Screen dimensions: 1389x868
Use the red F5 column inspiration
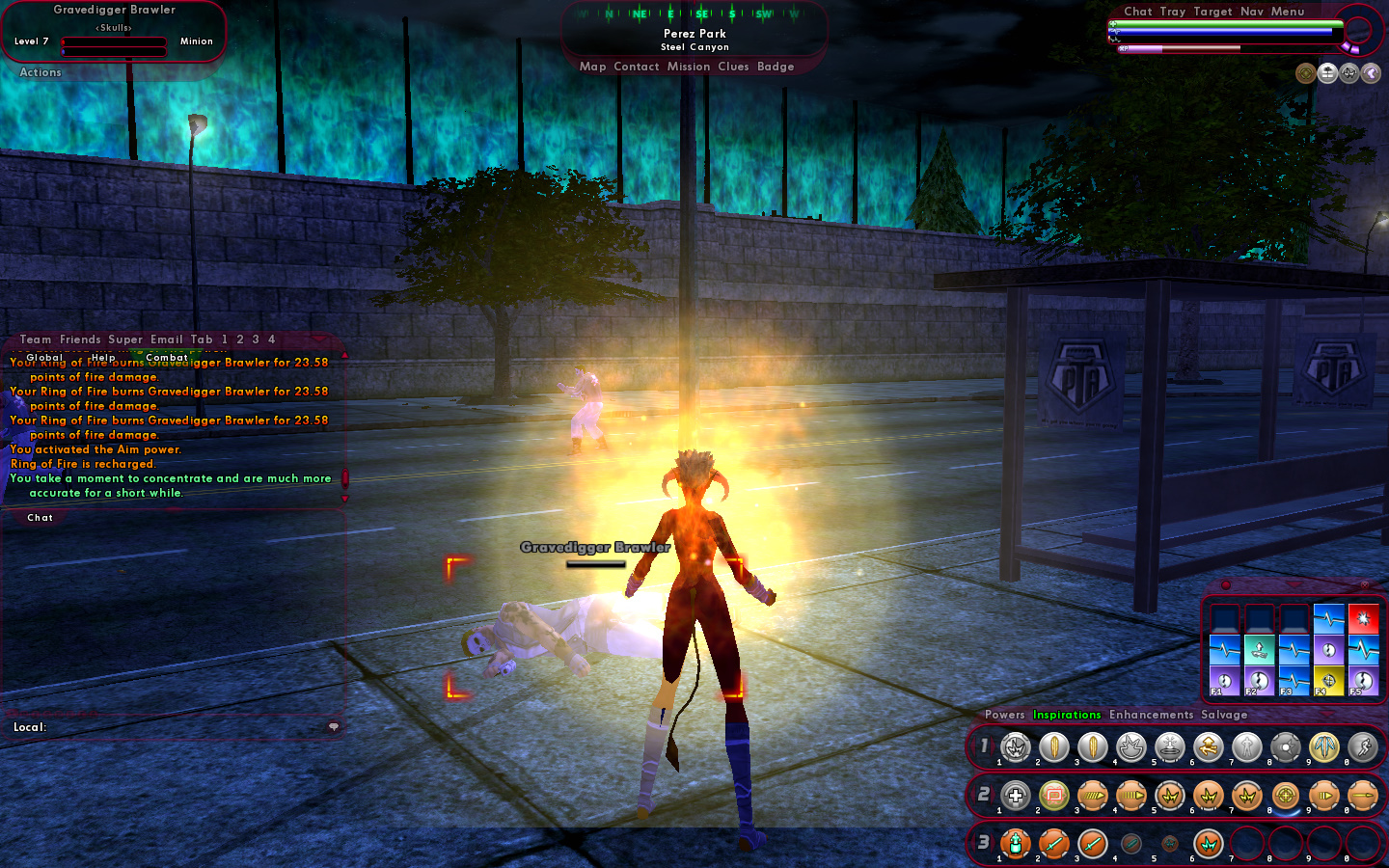pos(1363,618)
